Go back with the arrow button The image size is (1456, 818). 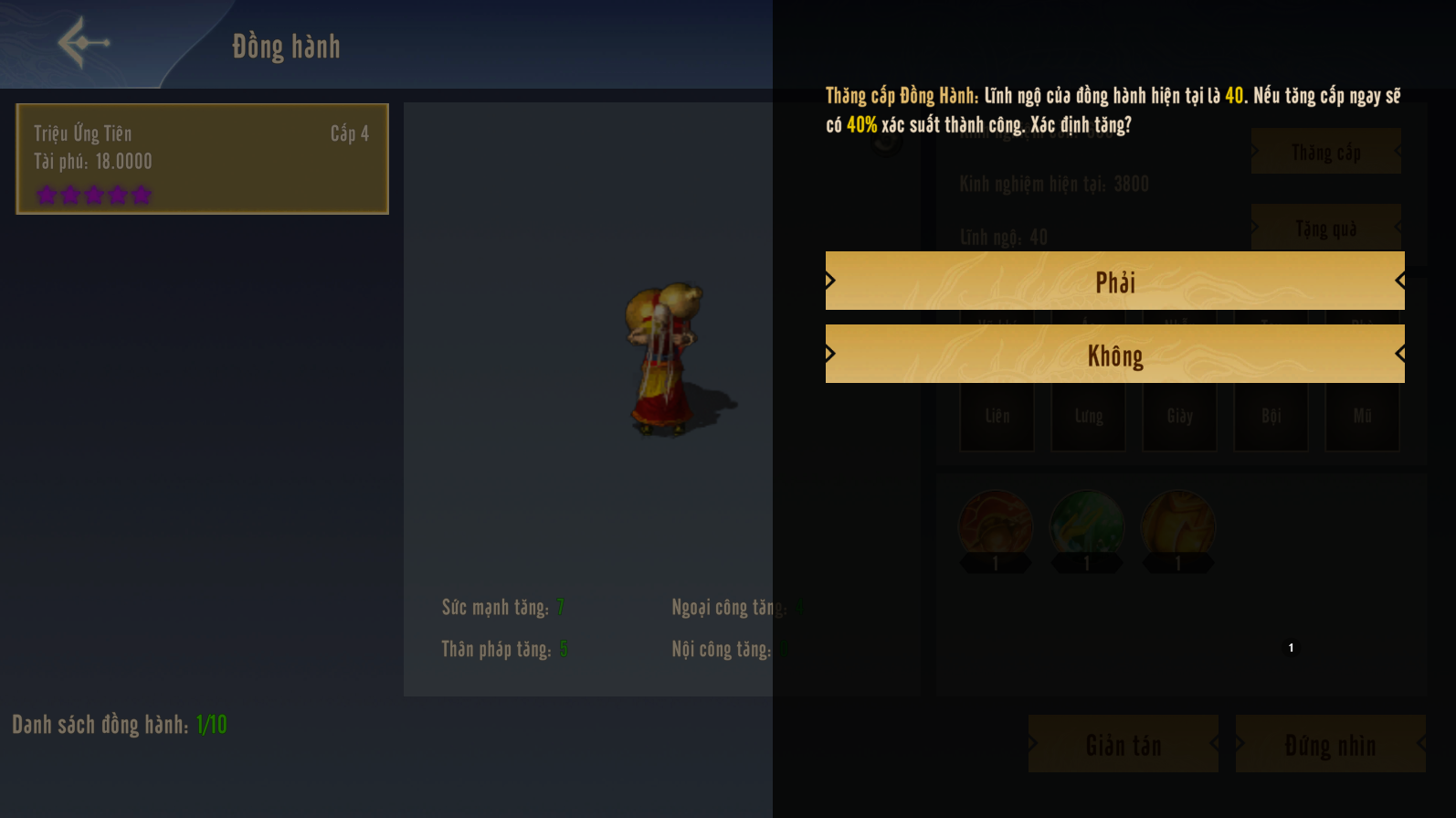83,42
